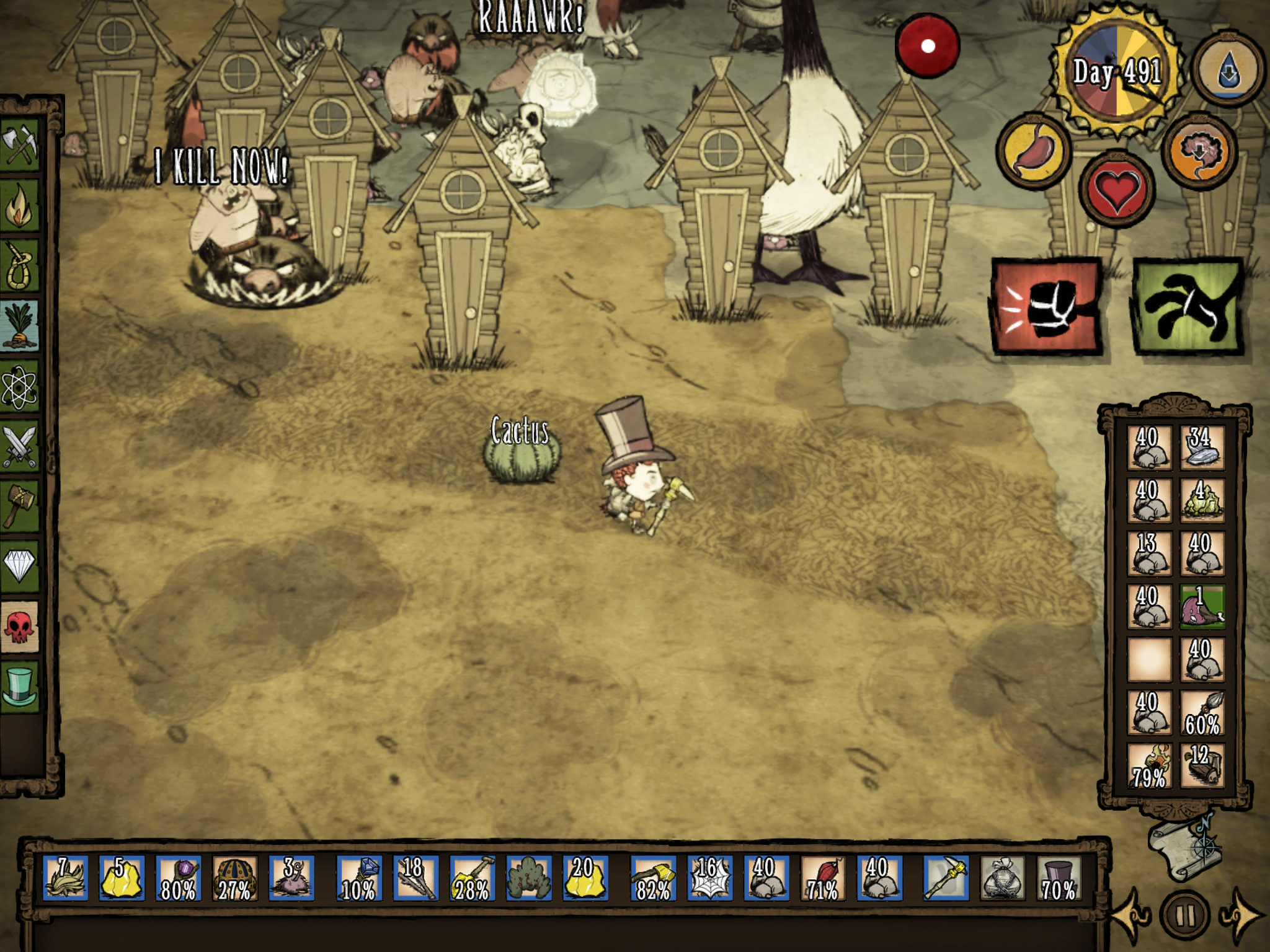
Task: Select the meat slot in the backpack
Action: [x=1201, y=607]
